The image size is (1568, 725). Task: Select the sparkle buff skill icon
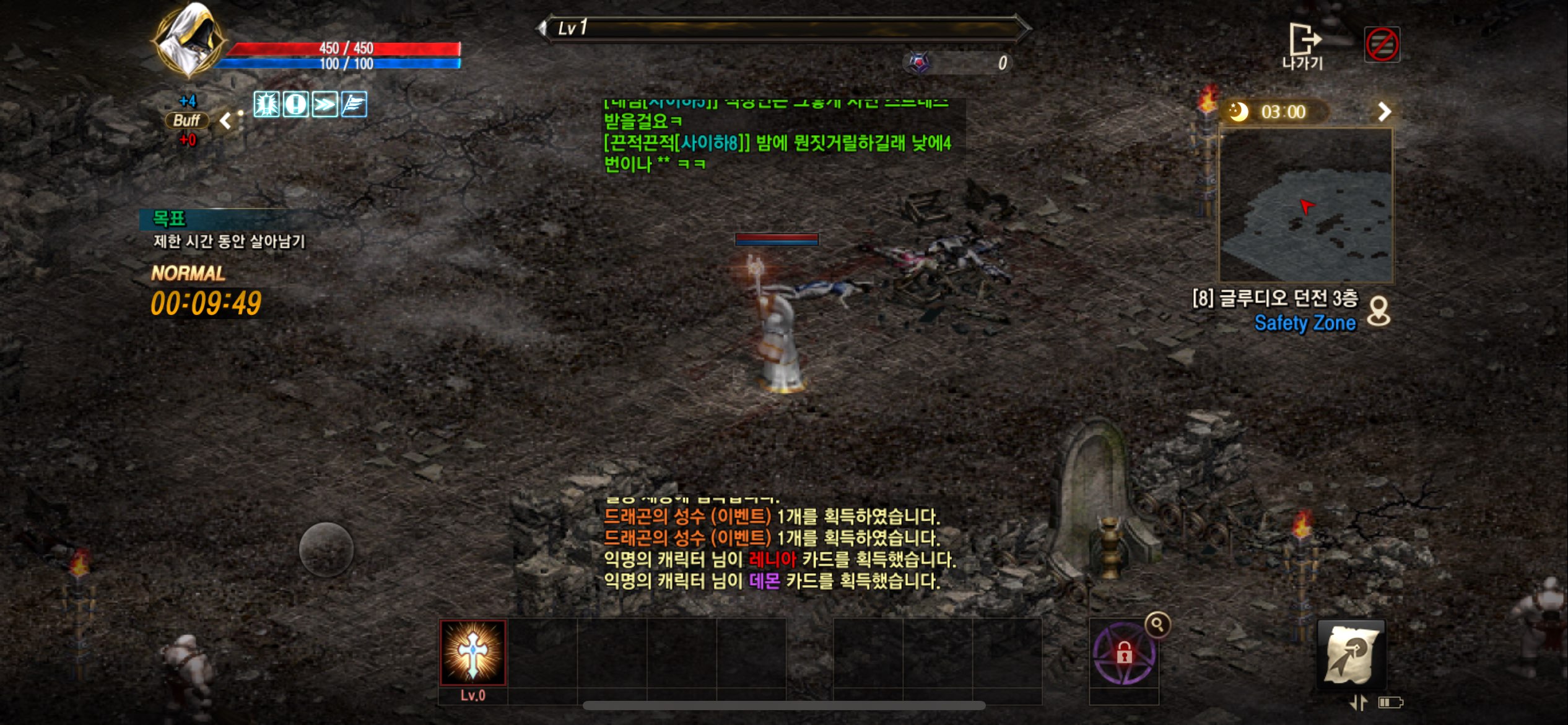(x=266, y=105)
